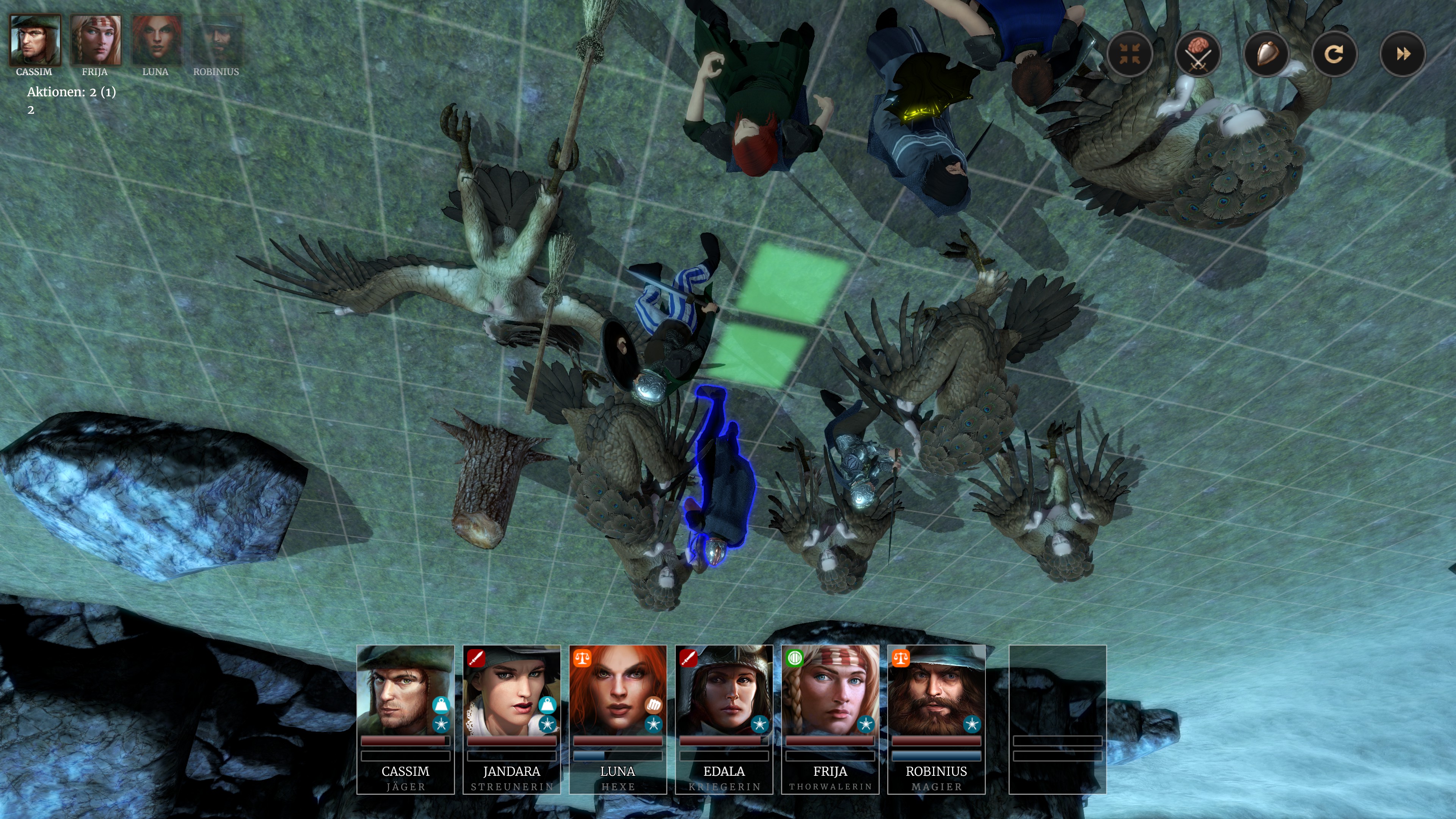Choose Luna's small turn order portrait
The image size is (1456, 819).
tap(156, 41)
